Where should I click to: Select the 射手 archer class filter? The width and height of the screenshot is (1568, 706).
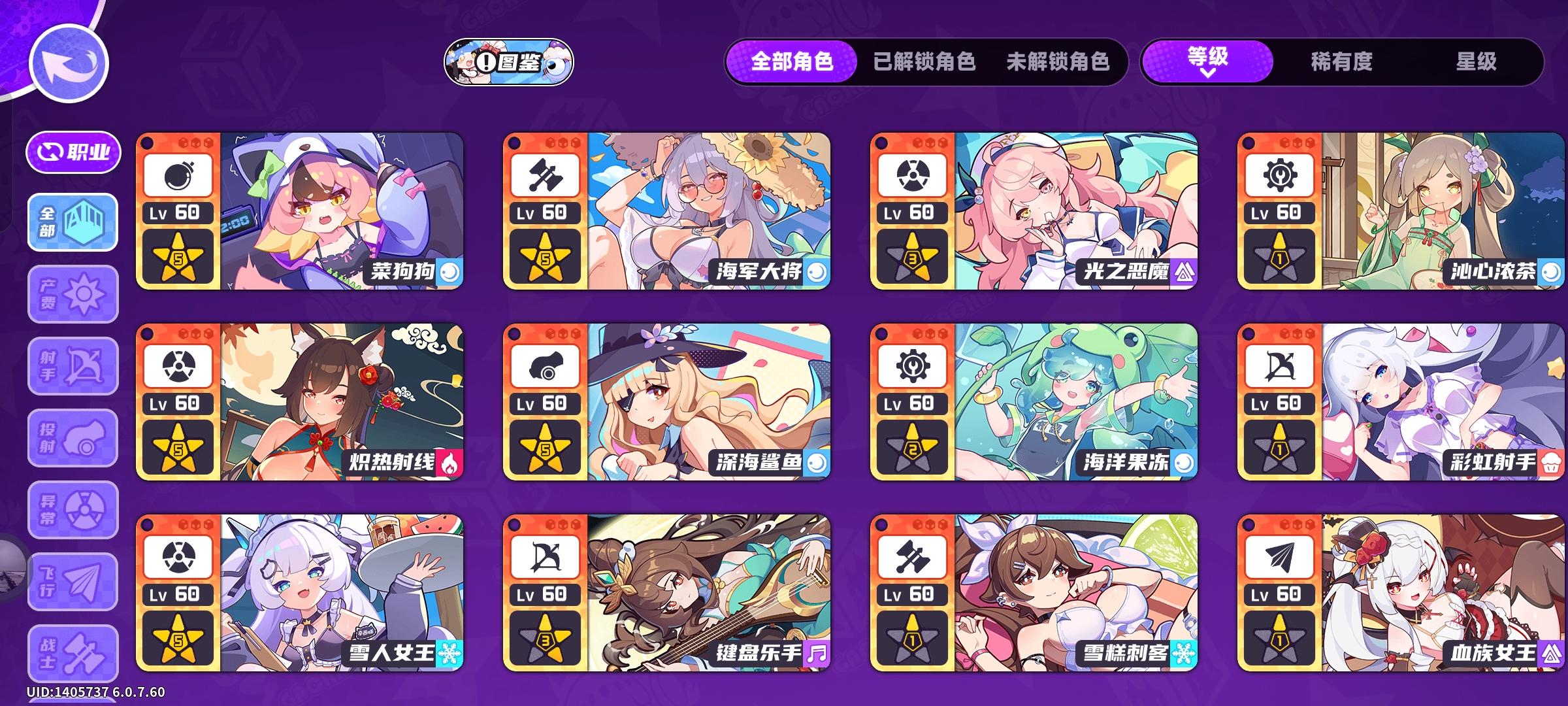(72, 366)
